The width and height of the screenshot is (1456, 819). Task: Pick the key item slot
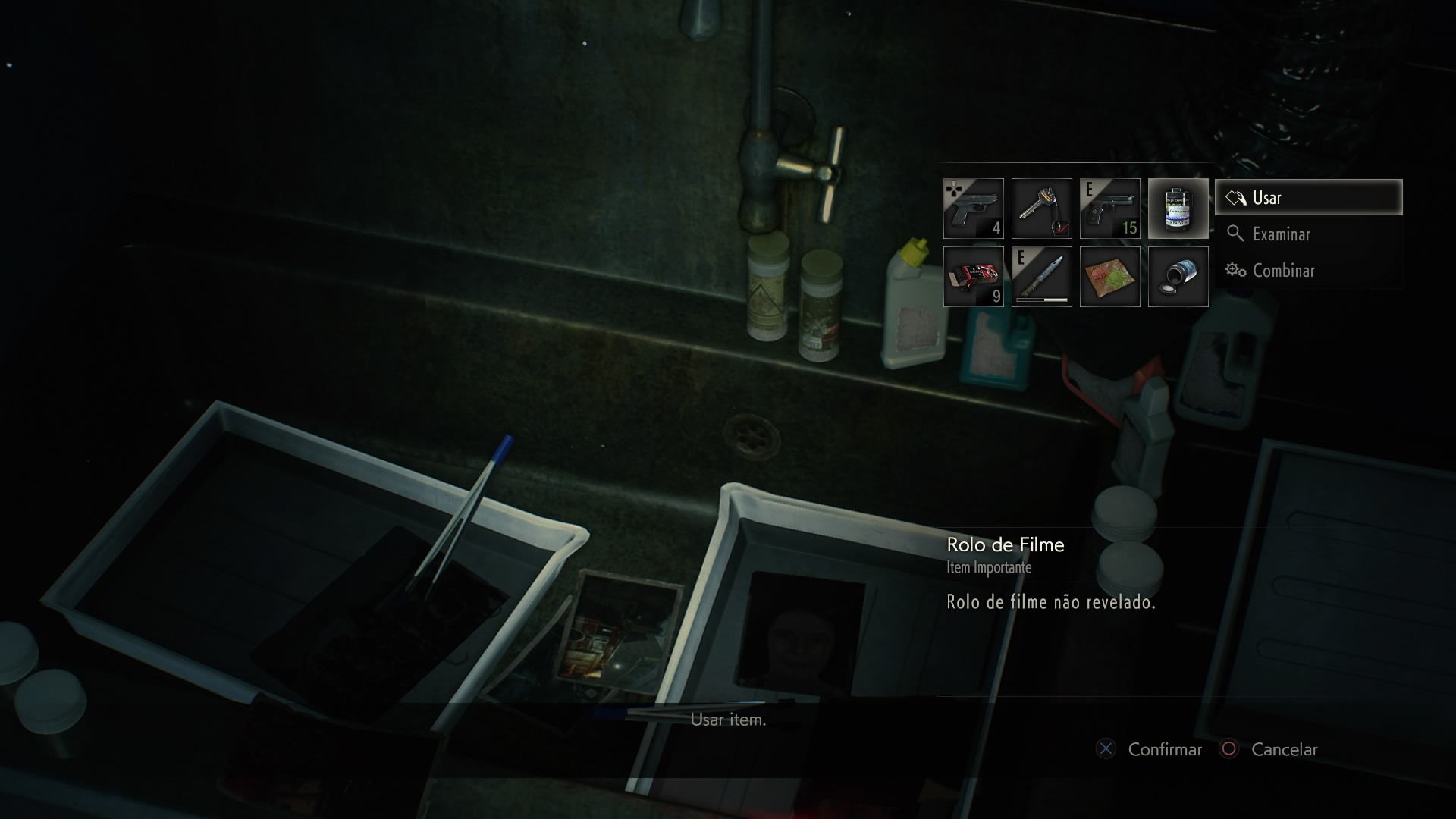[x=1042, y=209]
